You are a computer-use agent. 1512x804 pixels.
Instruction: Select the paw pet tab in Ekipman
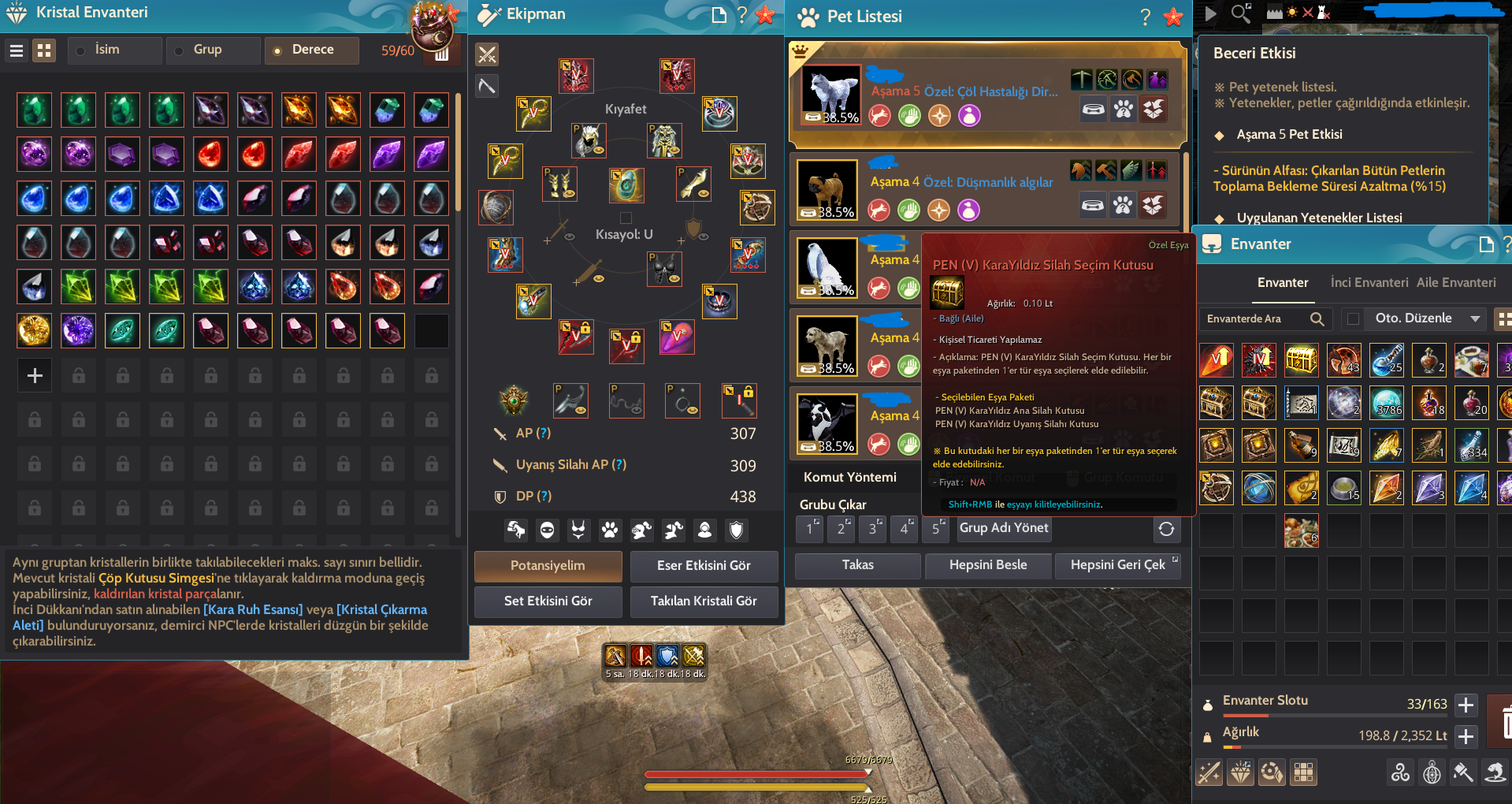[611, 530]
